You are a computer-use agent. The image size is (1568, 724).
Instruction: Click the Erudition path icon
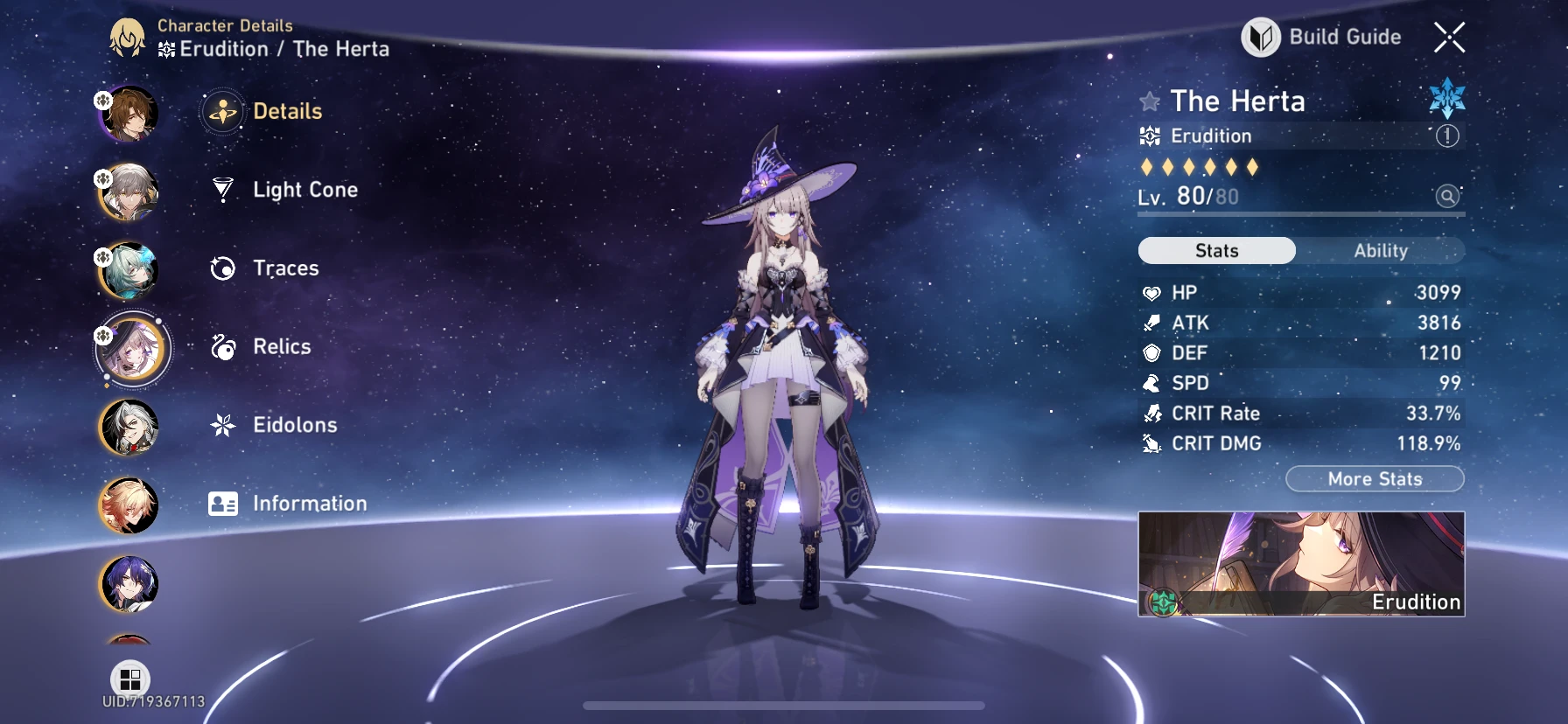(x=1150, y=136)
